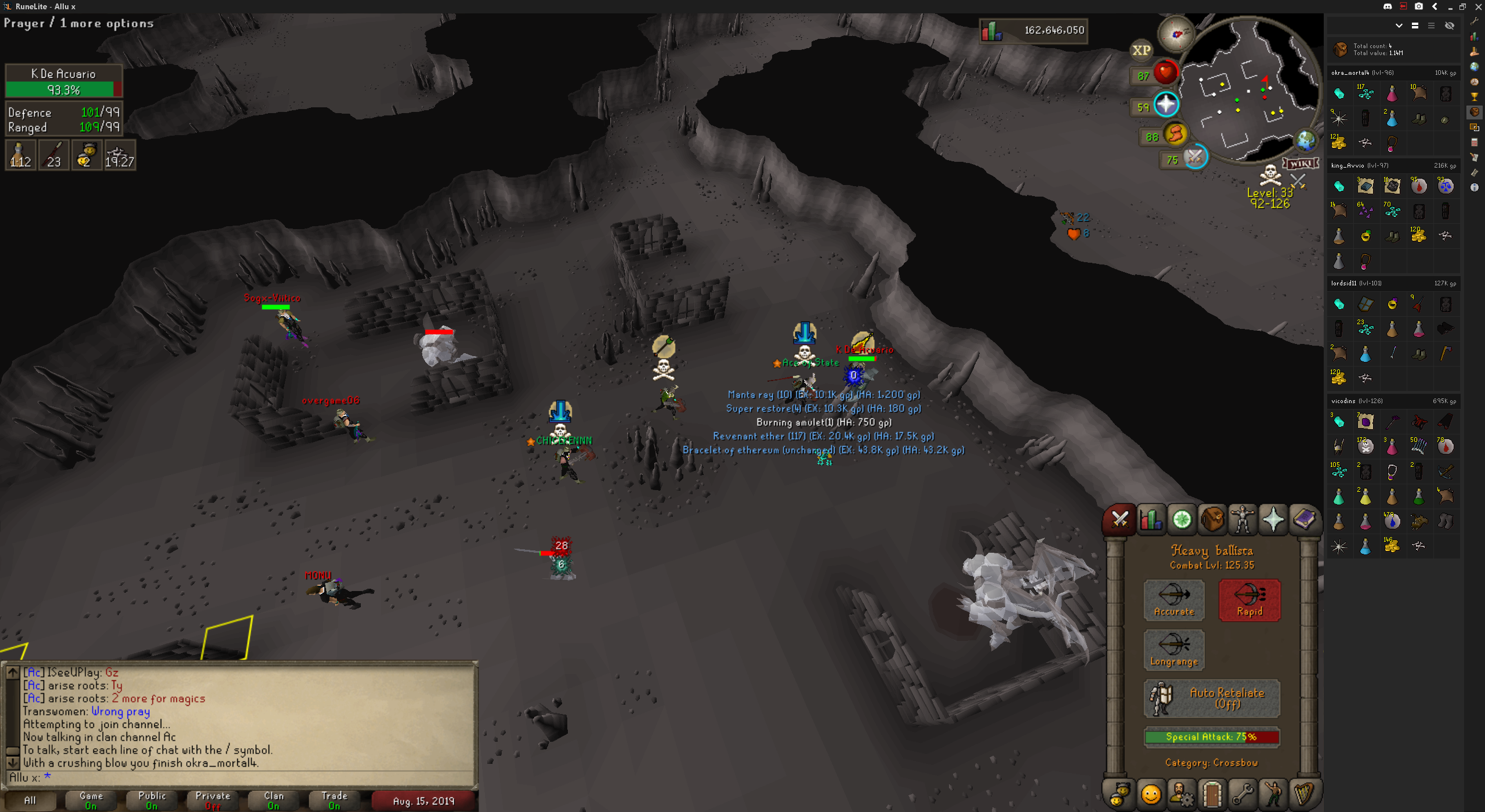Select the Public chat filter
The image size is (1485, 812).
click(x=152, y=800)
